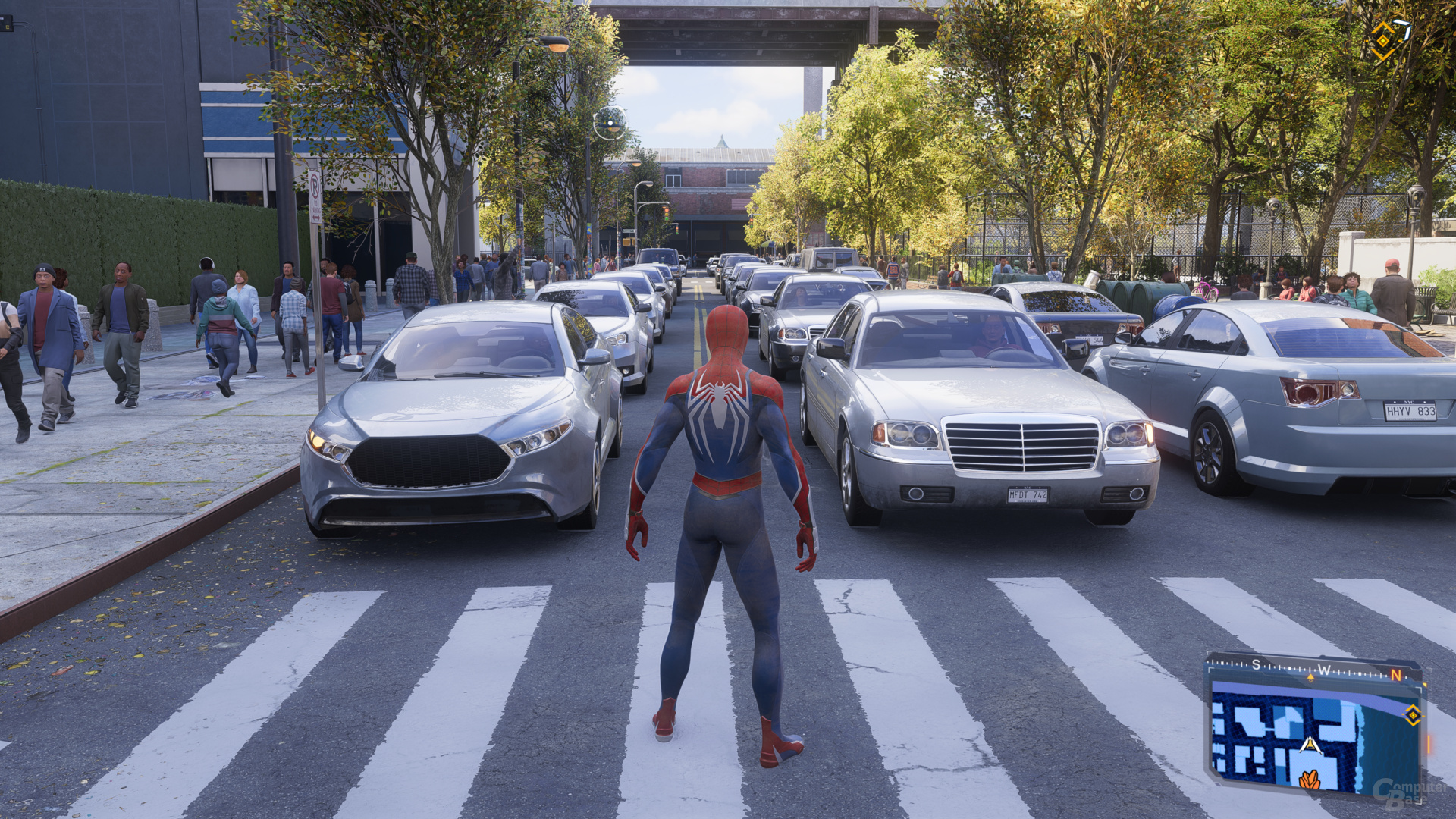Click the 'W' west marker on the compass
The image size is (1456, 819).
click(1326, 670)
